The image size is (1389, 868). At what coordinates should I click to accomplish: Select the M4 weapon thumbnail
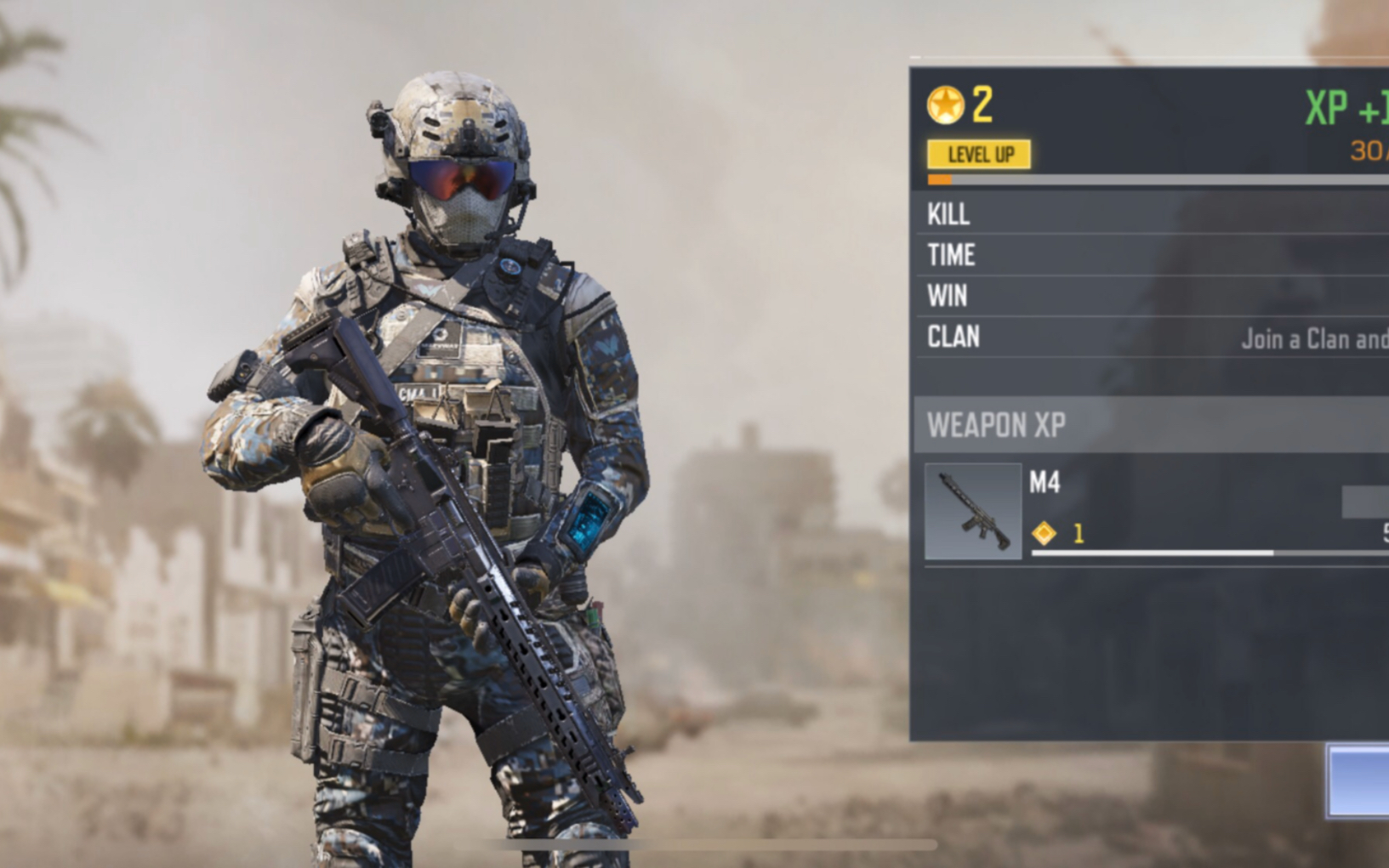pyautogui.click(x=973, y=511)
